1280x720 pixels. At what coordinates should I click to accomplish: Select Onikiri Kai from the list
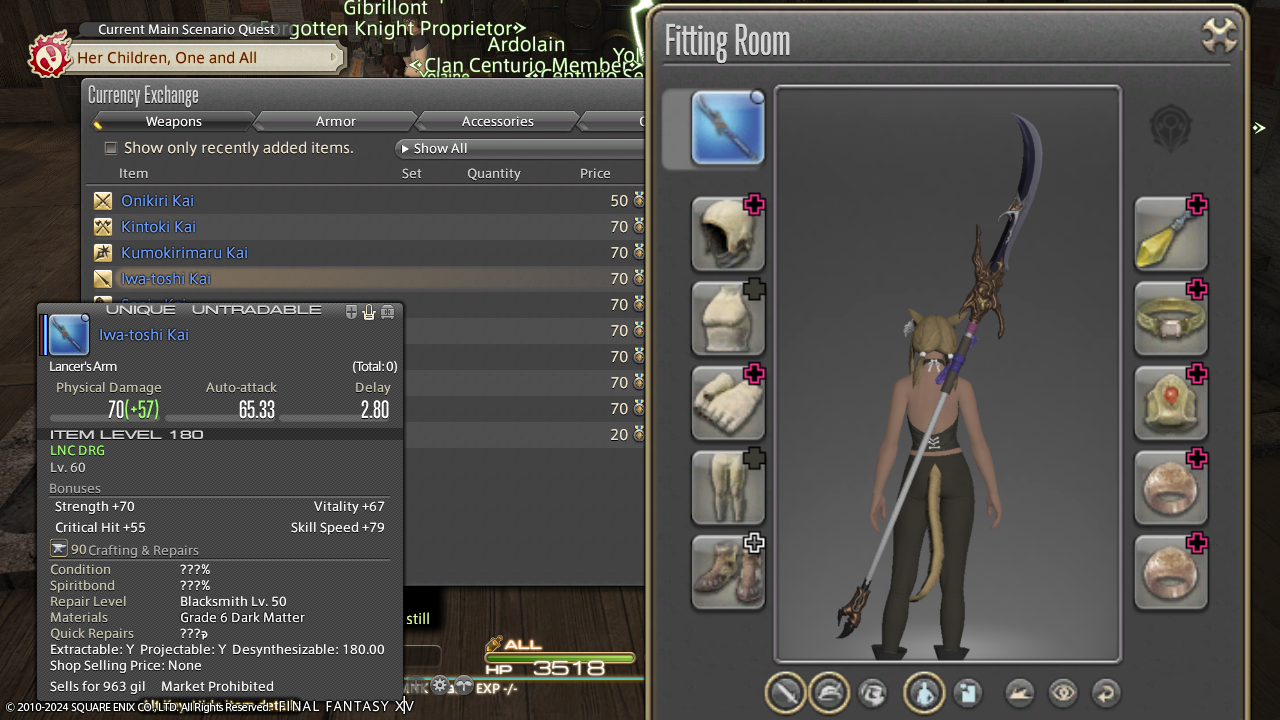tap(157, 201)
